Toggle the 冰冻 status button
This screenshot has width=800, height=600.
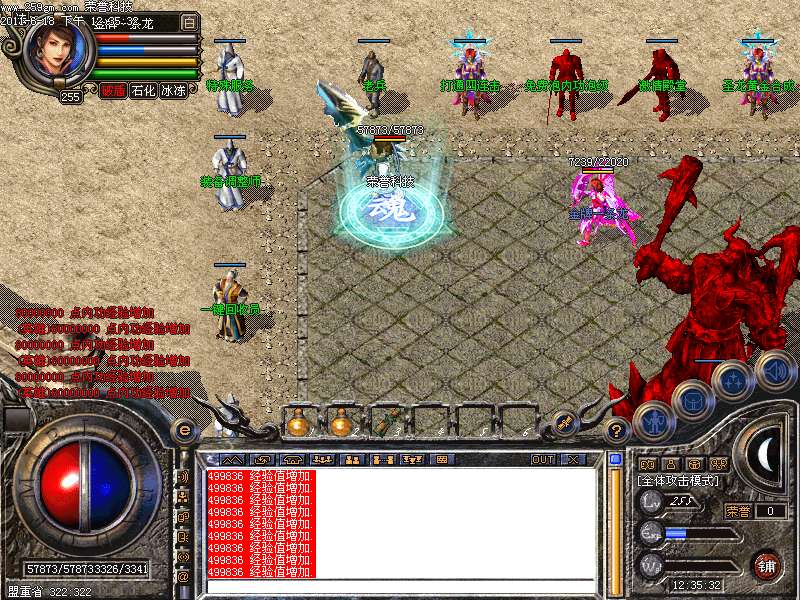click(174, 91)
